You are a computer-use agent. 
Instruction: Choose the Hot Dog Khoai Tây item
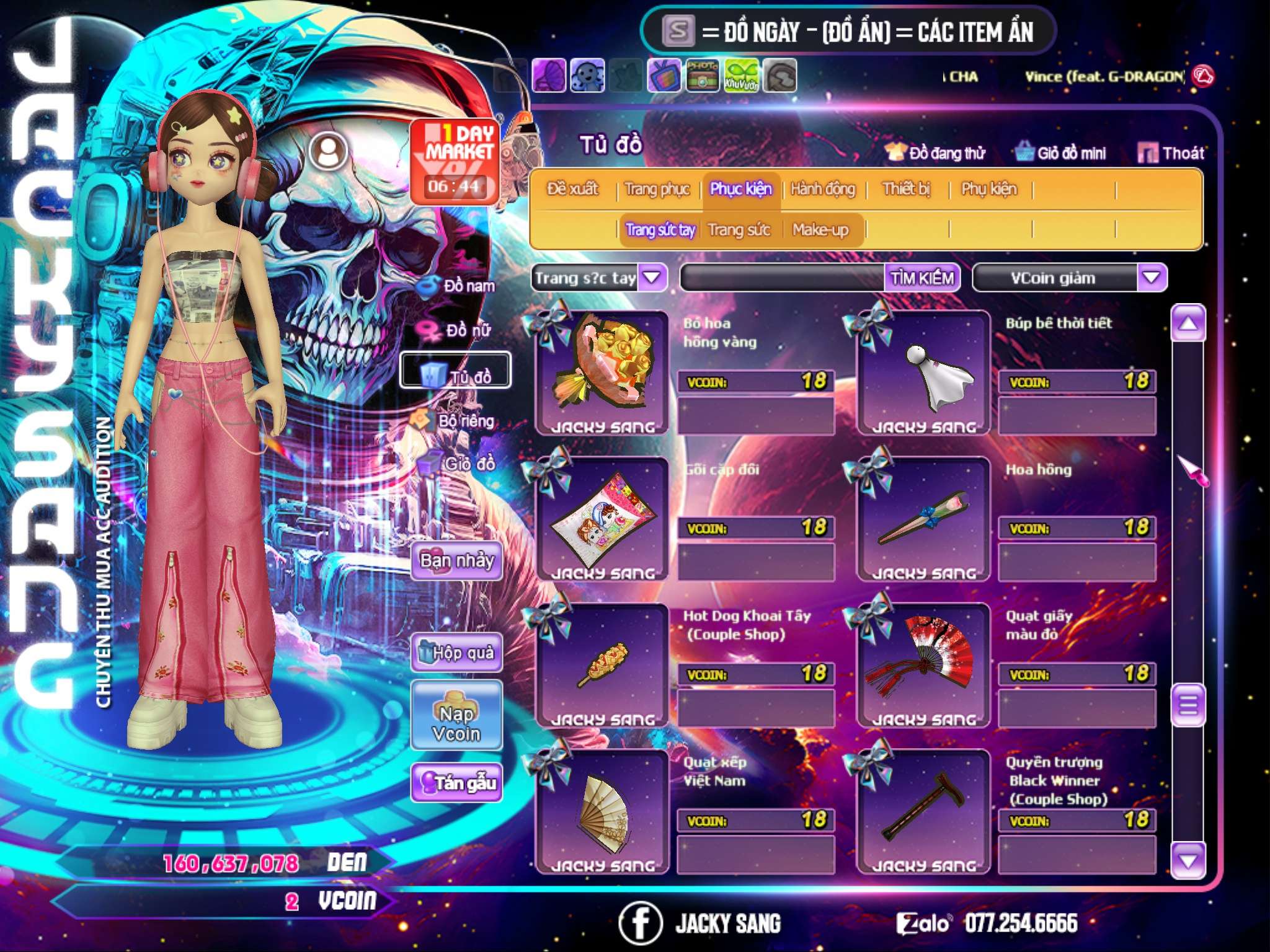(x=602, y=664)
